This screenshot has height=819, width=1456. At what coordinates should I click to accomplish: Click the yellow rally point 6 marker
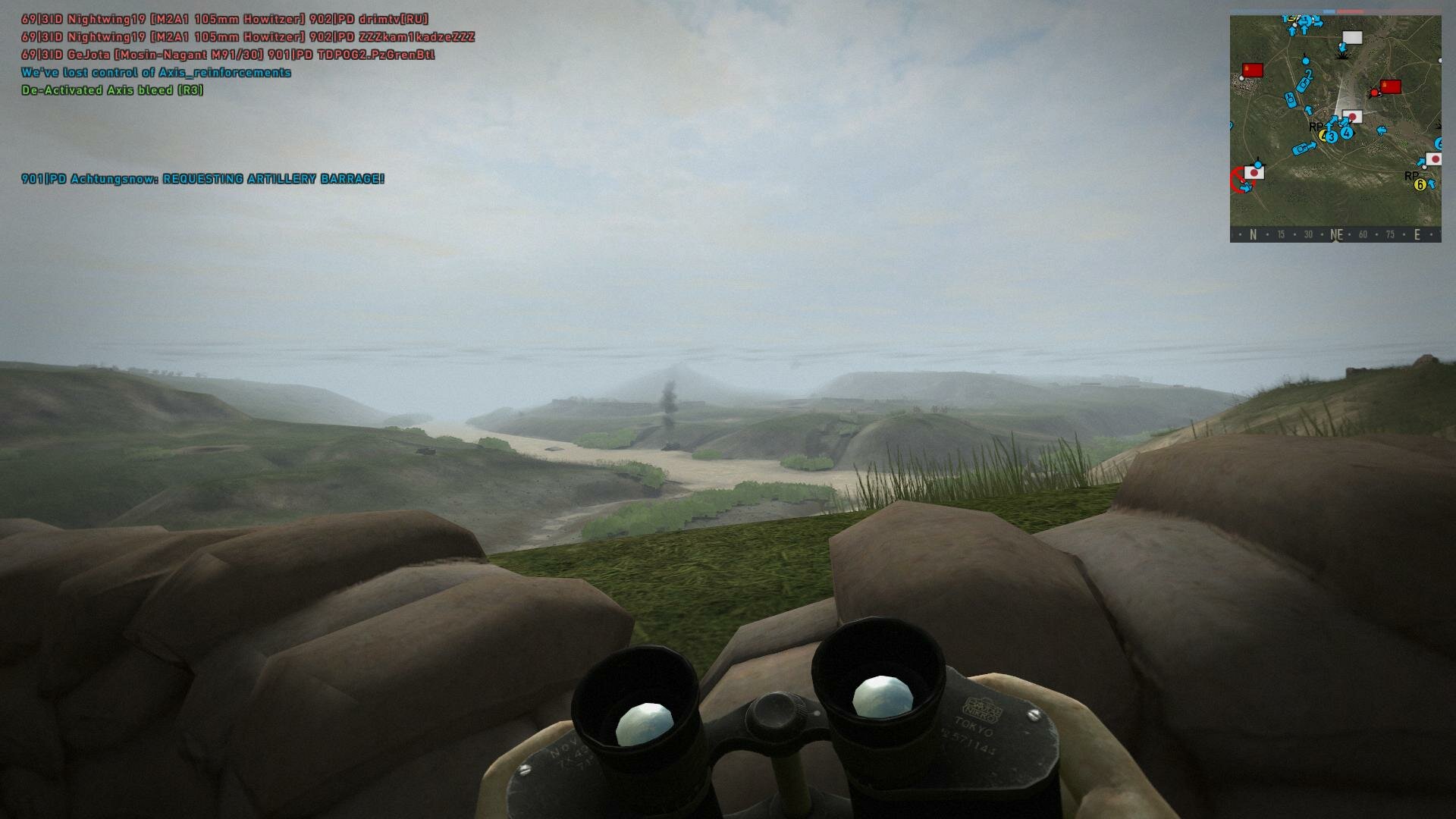[1420, 184]
